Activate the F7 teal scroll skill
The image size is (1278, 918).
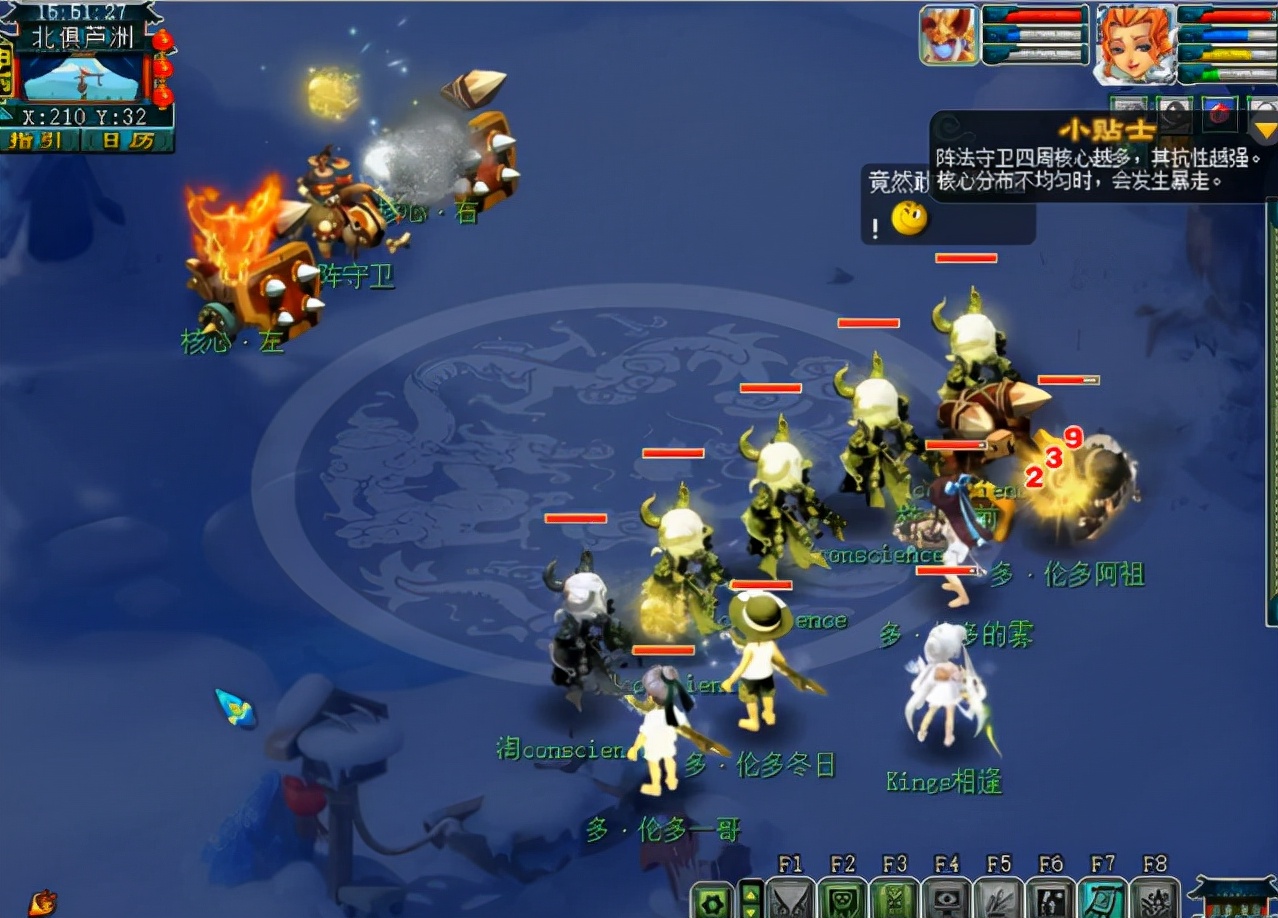pos(1102,897)
